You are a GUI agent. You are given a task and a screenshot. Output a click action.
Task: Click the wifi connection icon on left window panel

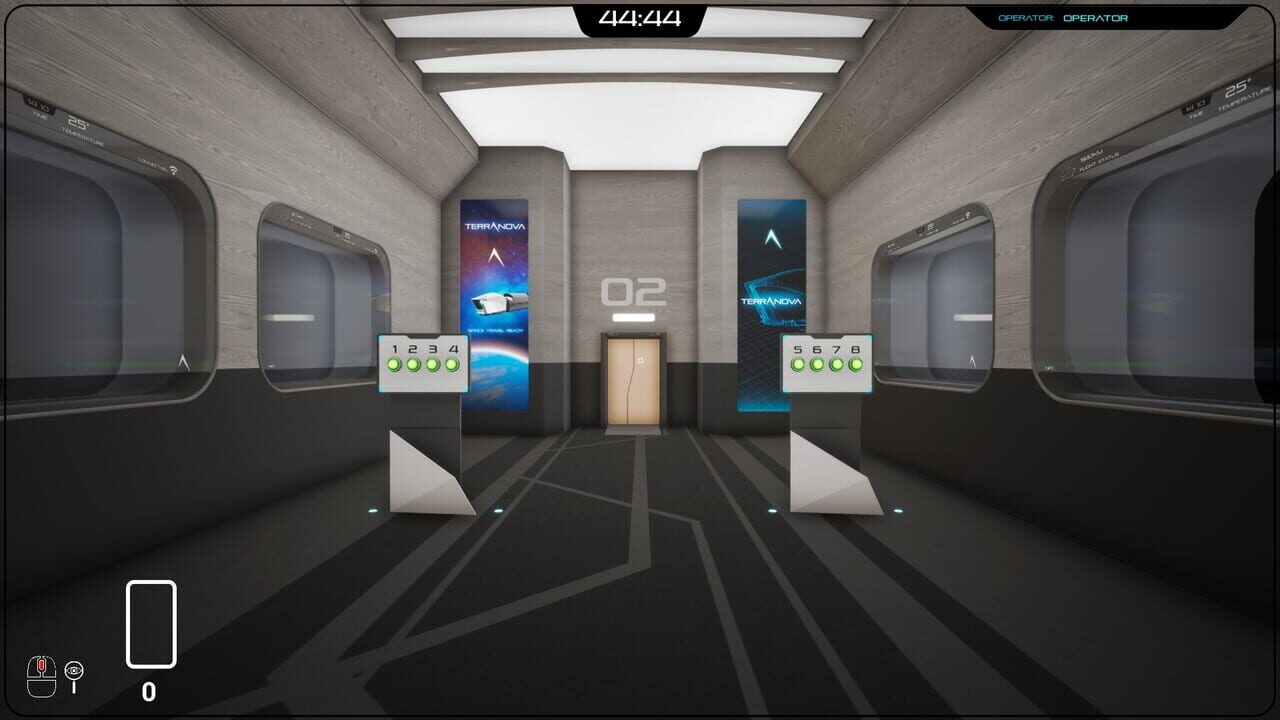click(x=173, y=169)
